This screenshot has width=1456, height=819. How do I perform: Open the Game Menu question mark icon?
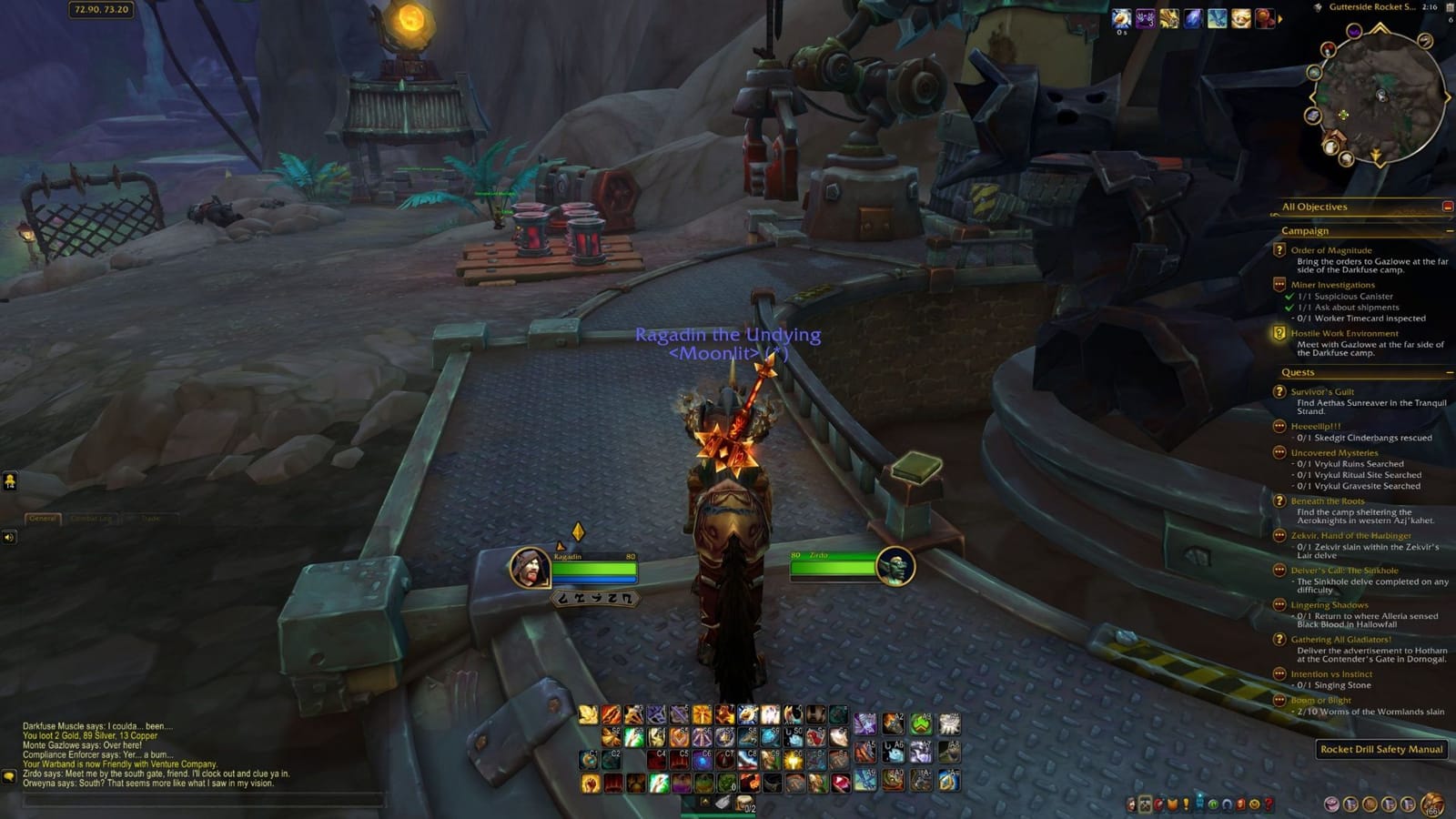click(x=1269, y=804)
